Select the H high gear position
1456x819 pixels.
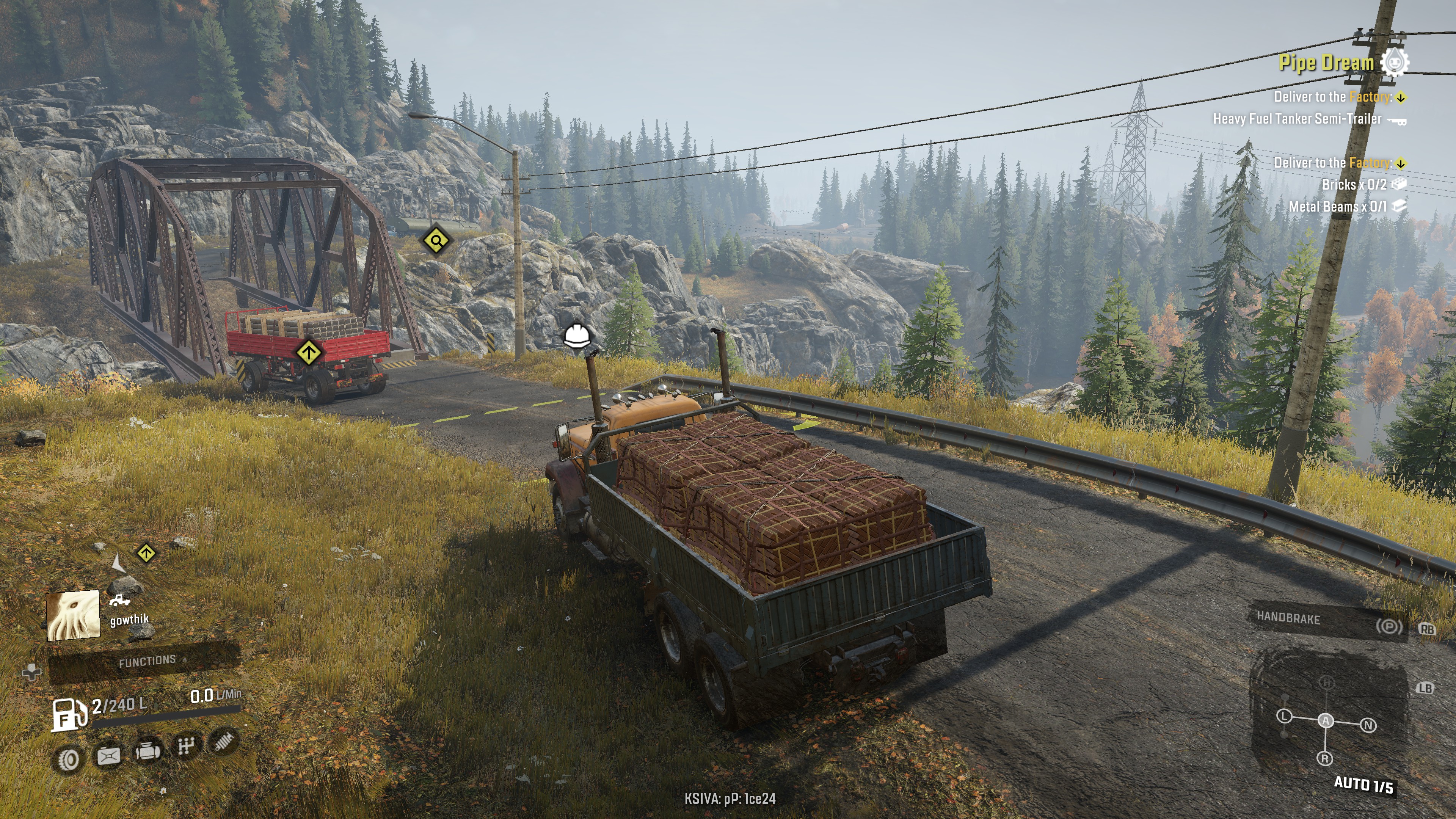point(1327,683)
